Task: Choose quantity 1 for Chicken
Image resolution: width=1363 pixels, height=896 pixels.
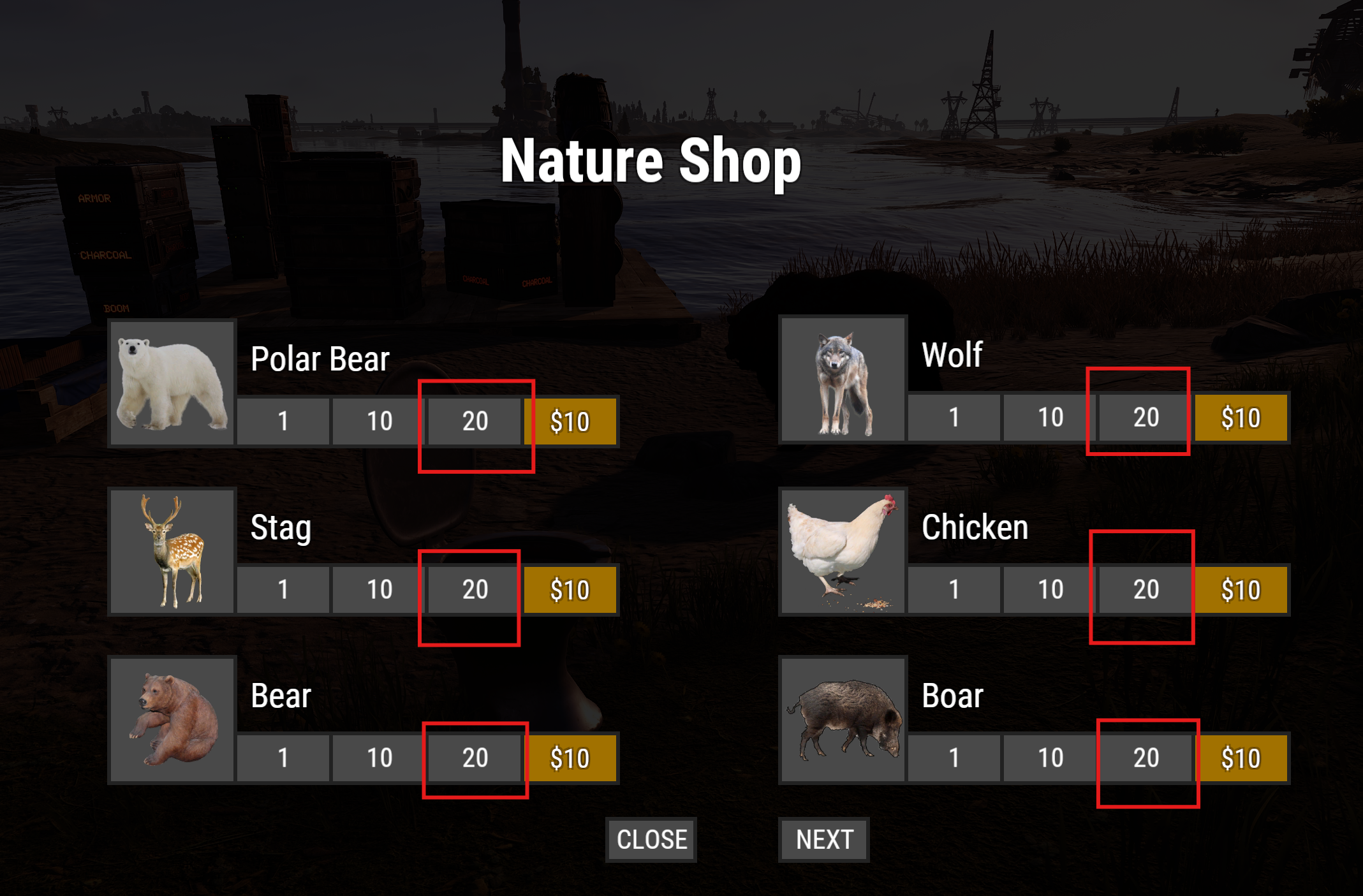Action: tap(954, 589)
